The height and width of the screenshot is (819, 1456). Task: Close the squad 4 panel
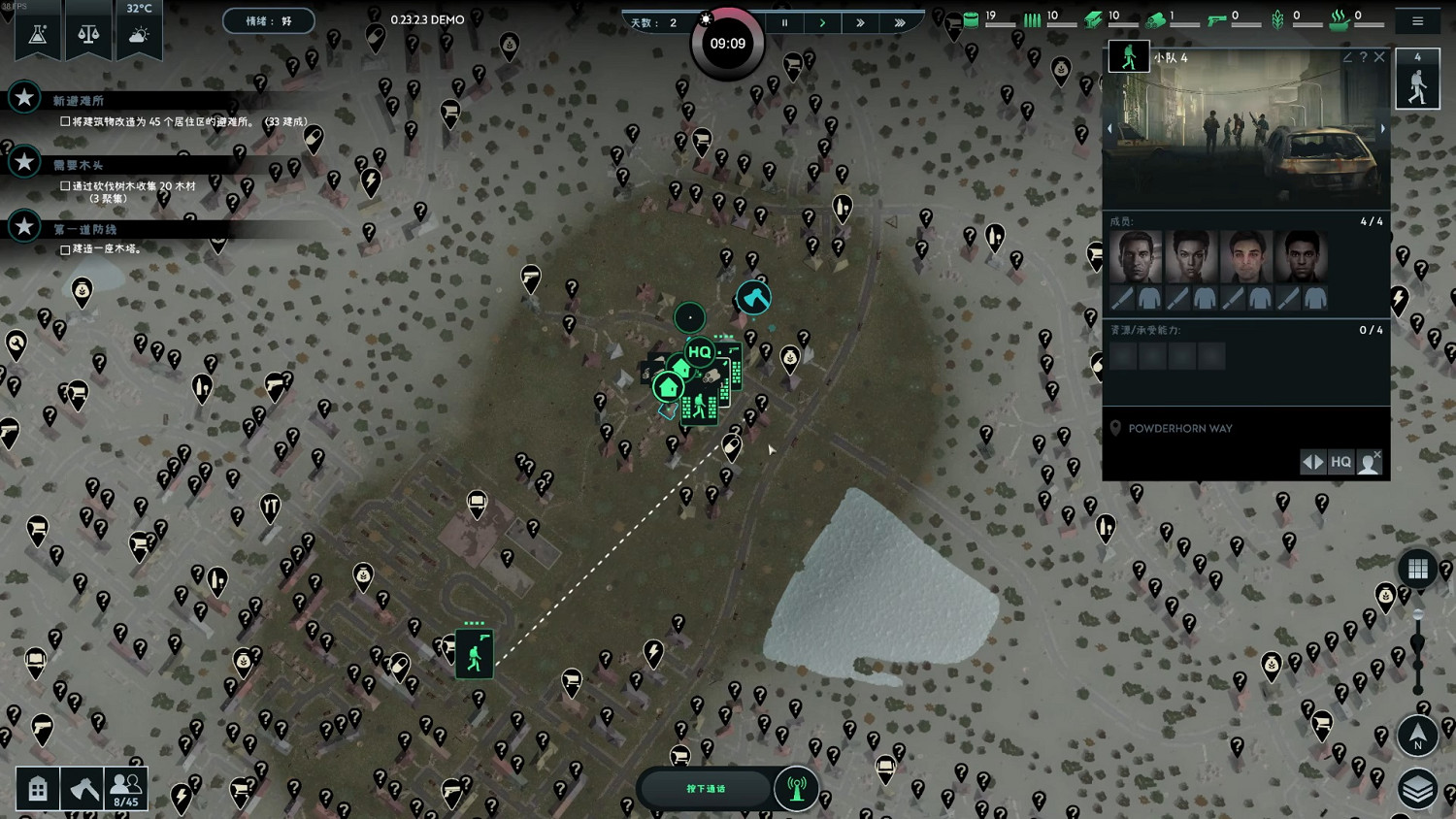pyautogui.click(x=1379, y=57)
